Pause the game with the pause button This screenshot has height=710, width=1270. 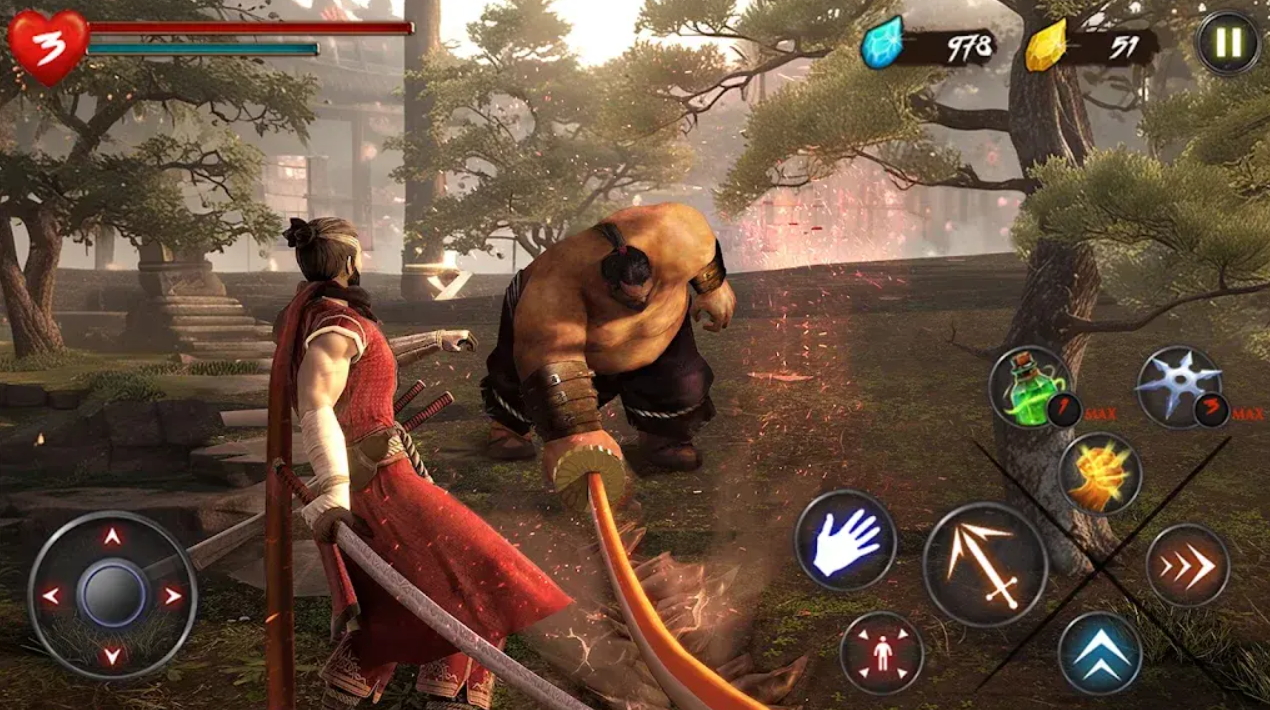coord(1229,42)
